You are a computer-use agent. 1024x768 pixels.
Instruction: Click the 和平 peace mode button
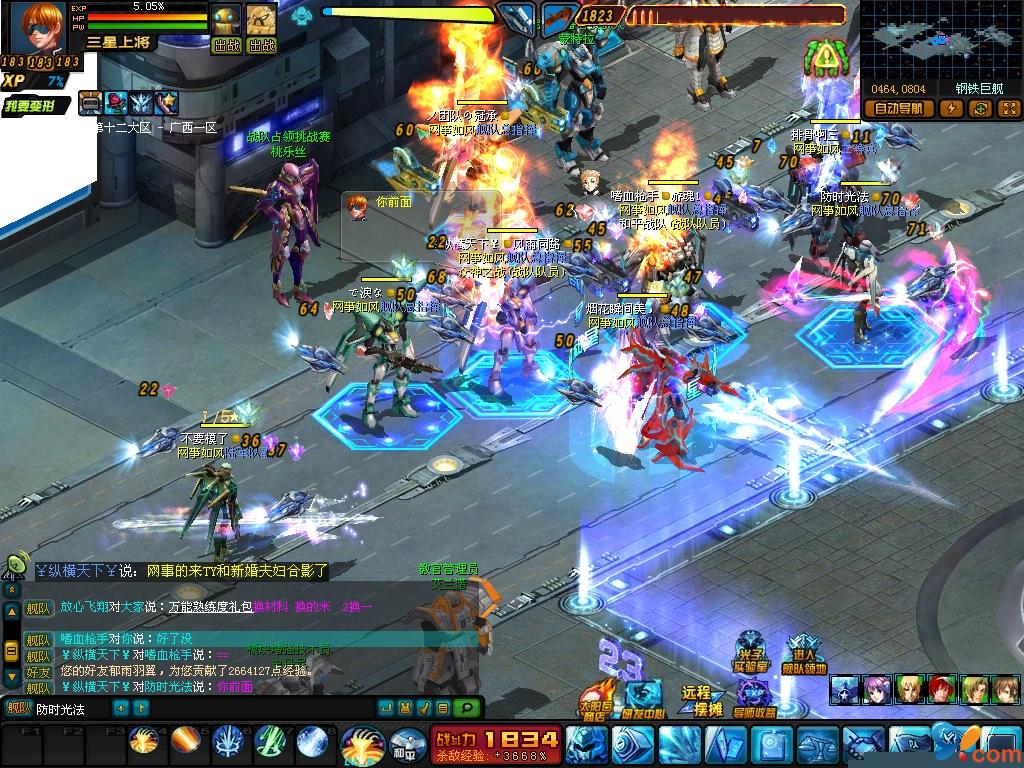pyautogui.click(x=403, y=746)
